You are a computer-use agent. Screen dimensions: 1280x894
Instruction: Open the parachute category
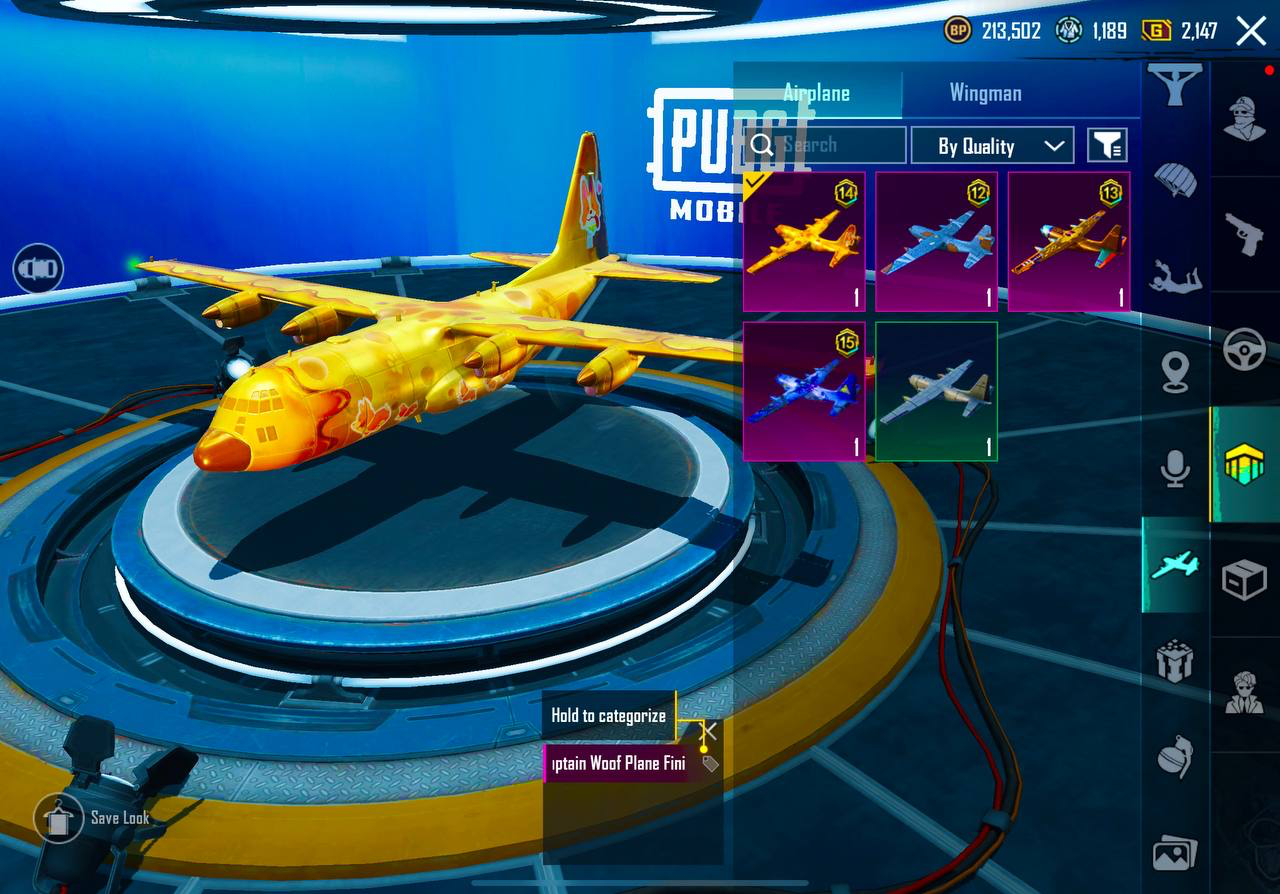(1175, 180)
